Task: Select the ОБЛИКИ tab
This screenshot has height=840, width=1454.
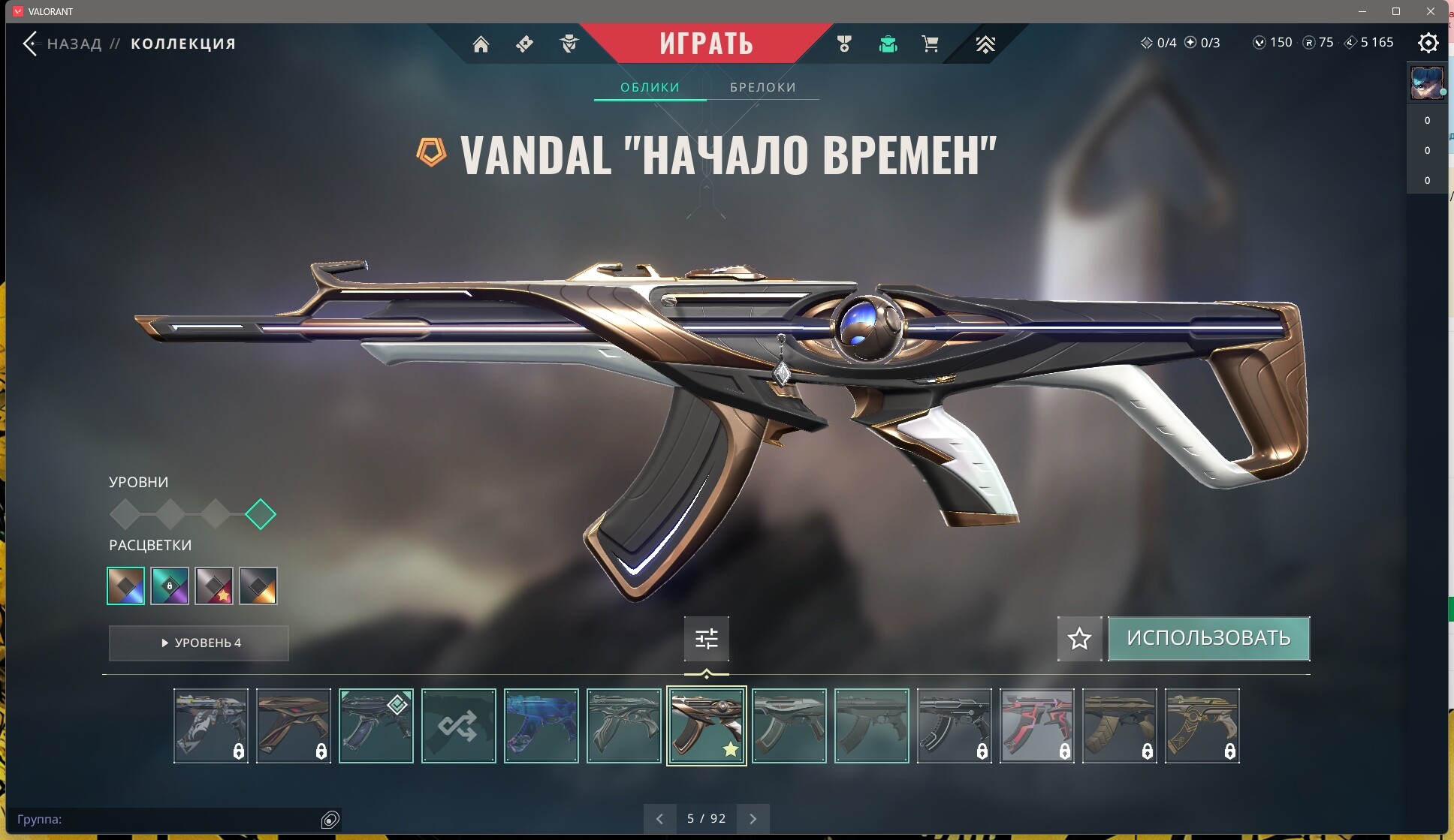Action: (650, 87)
